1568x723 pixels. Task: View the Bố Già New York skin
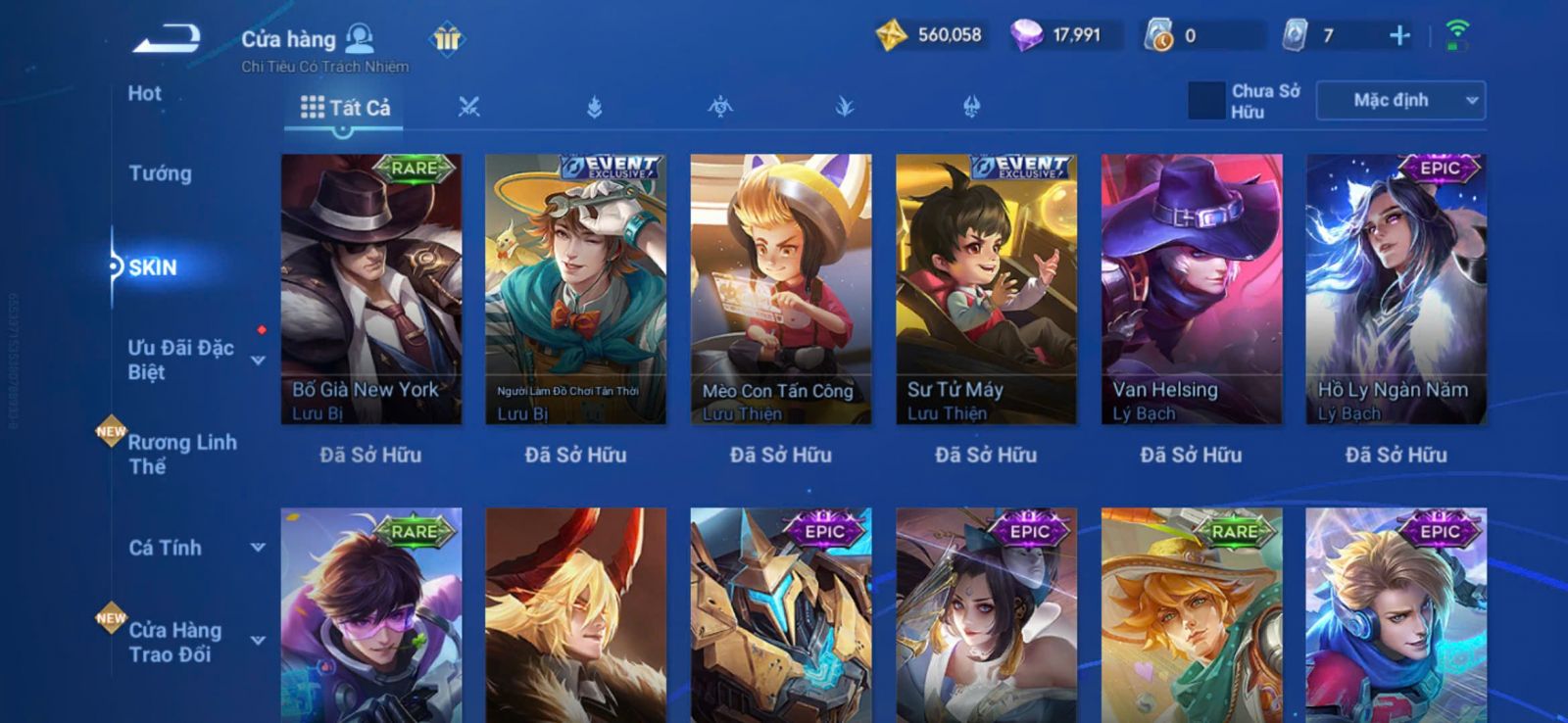(371, 289)
